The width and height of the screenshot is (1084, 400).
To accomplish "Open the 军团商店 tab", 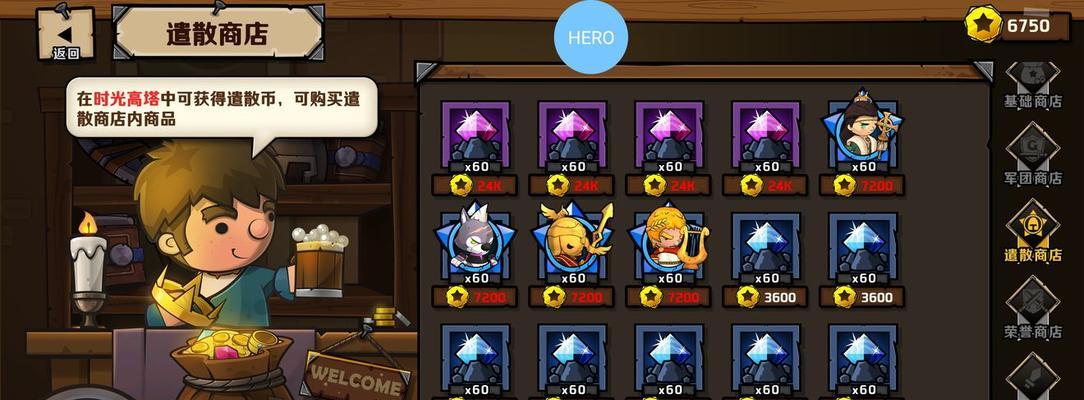I will click(x=1032, y=160).
